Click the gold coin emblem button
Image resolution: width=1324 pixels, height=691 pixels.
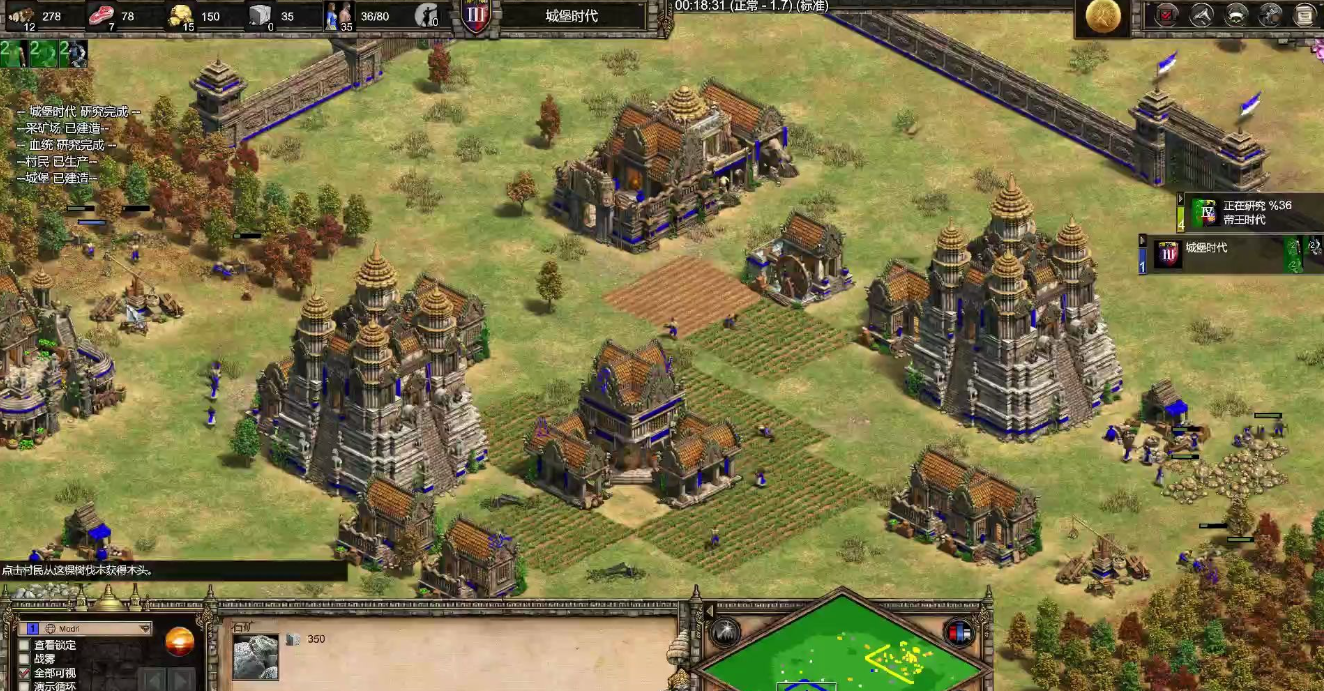tap(1103, 16)
